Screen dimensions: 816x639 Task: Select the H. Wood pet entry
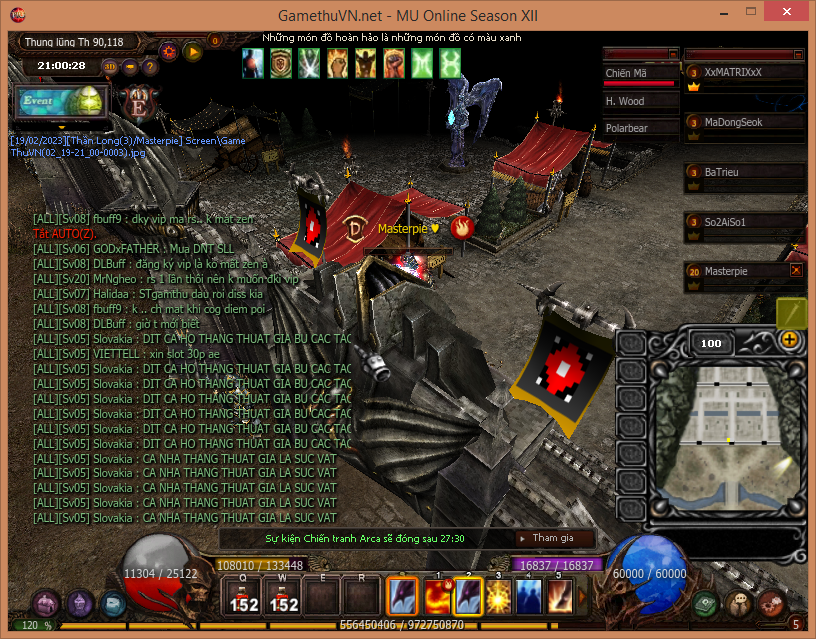pos(639,101)
